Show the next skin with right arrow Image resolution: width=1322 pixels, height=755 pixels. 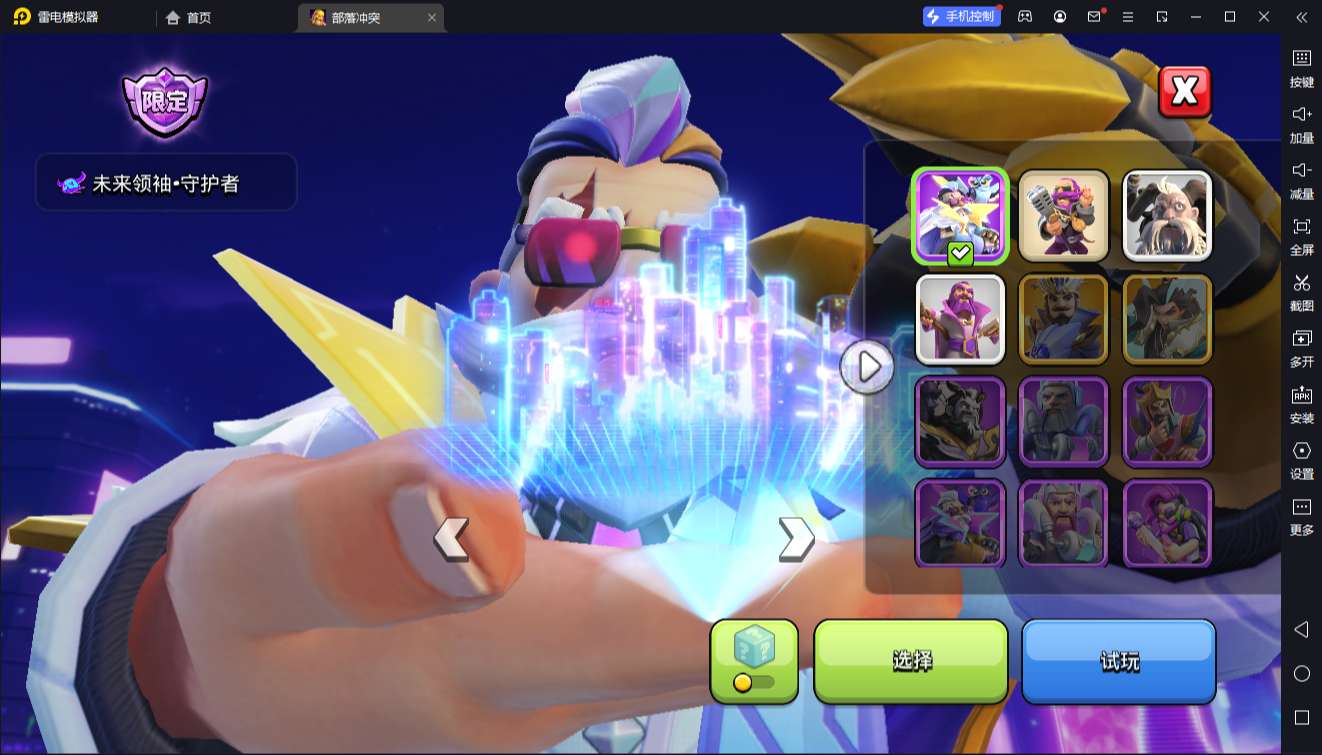[x=795, y=539]
